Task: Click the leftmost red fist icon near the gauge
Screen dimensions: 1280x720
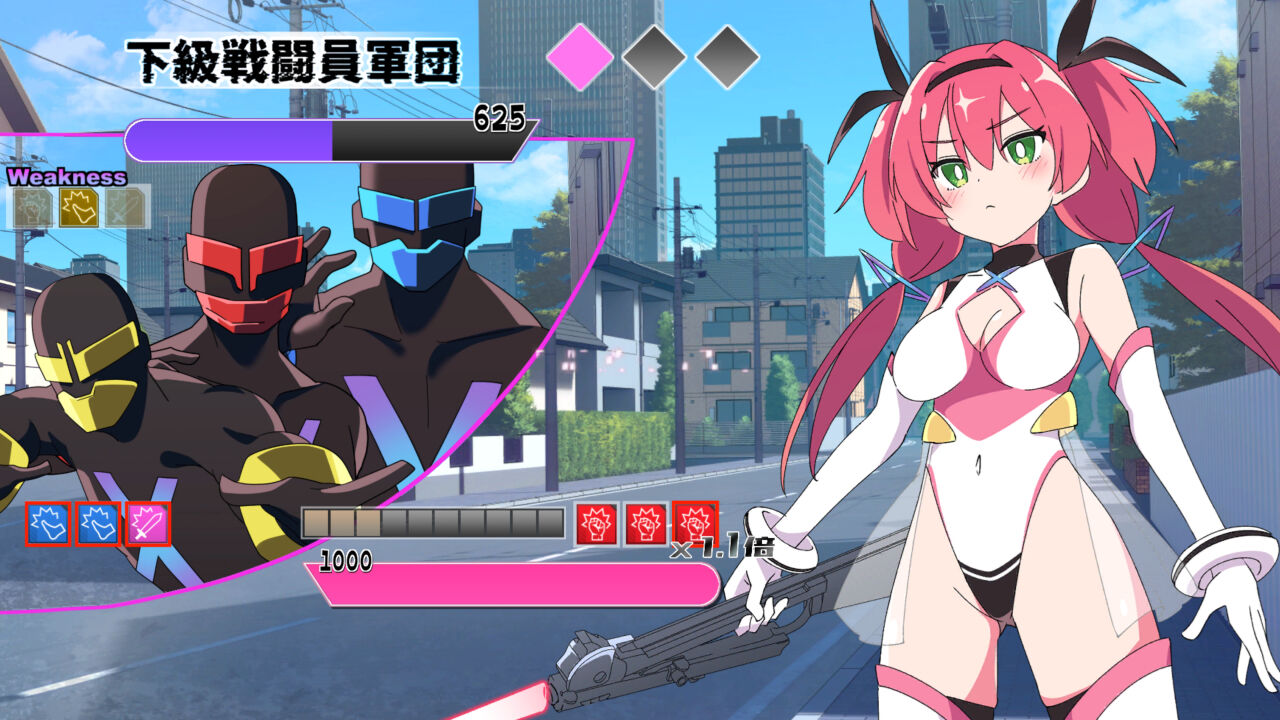Action: pyautogui.click(x=594, y=522)
